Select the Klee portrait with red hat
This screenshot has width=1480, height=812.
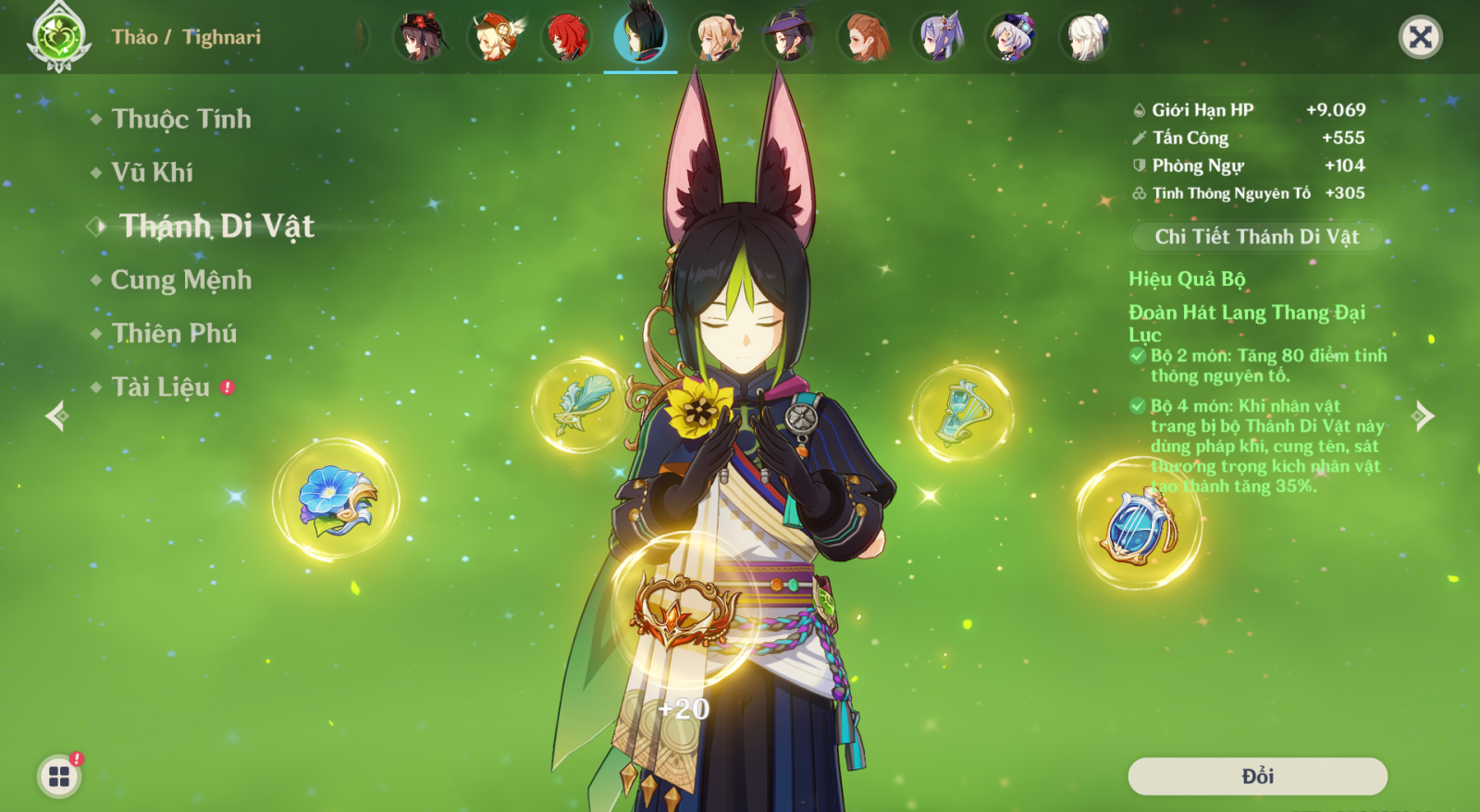pyautogui.click(x=494, y=38)
